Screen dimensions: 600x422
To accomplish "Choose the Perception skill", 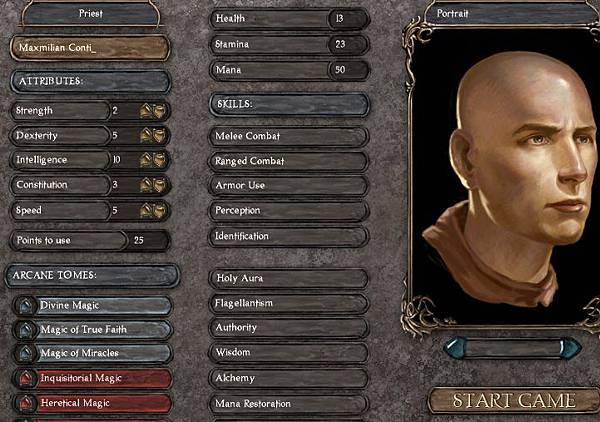I will point(290,211).
